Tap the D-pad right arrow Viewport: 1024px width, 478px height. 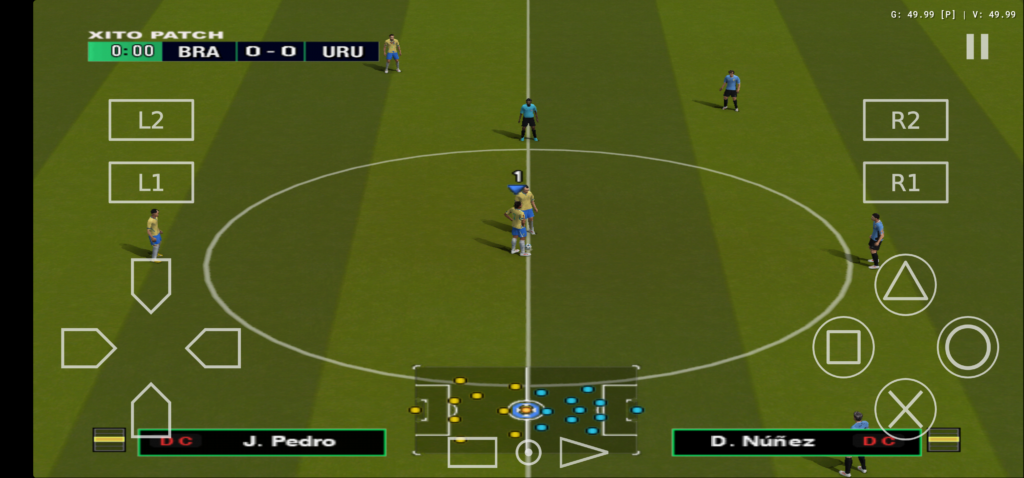coord(214,348)
